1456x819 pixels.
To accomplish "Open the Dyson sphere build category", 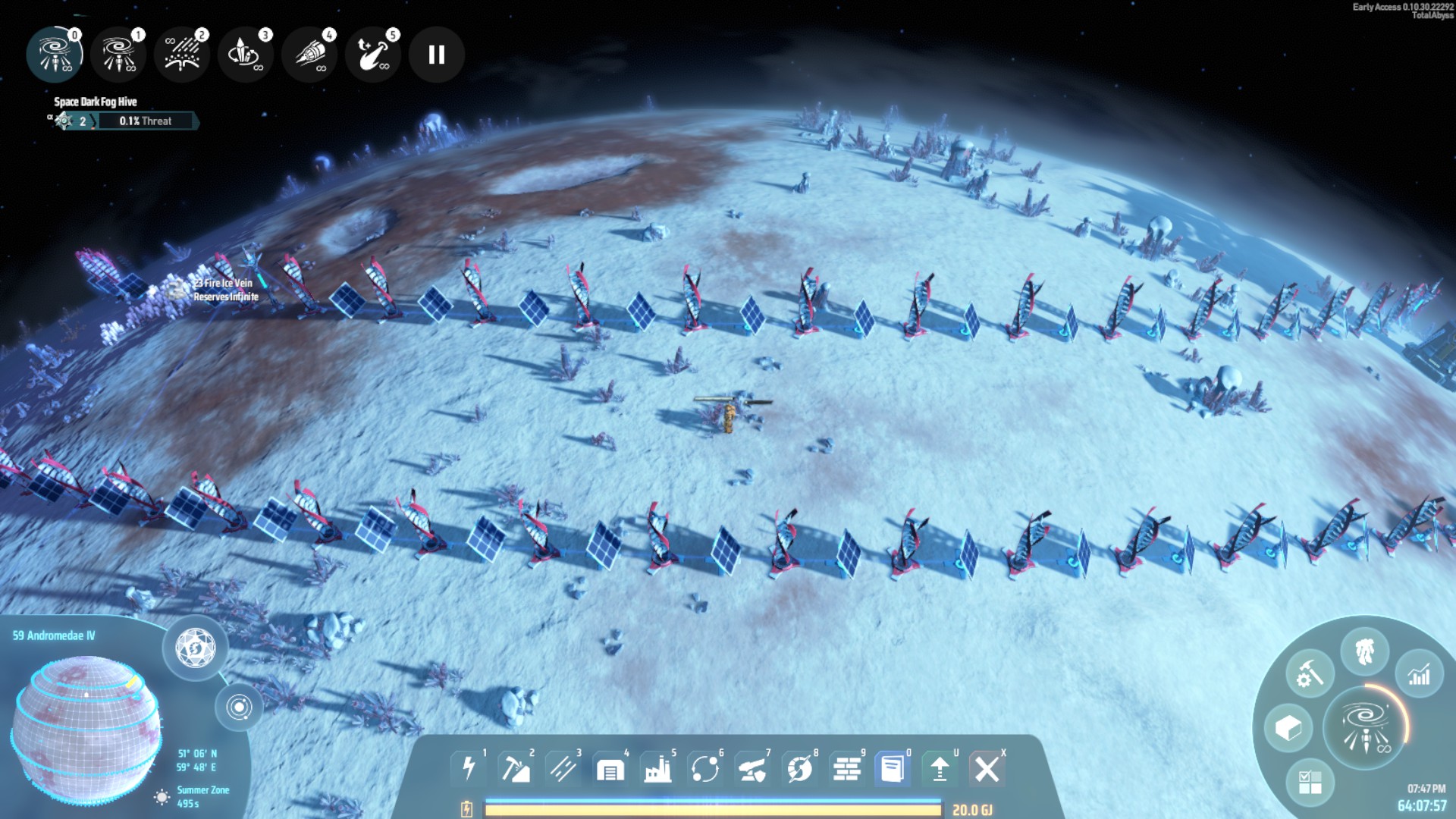I will click(799, 769).
